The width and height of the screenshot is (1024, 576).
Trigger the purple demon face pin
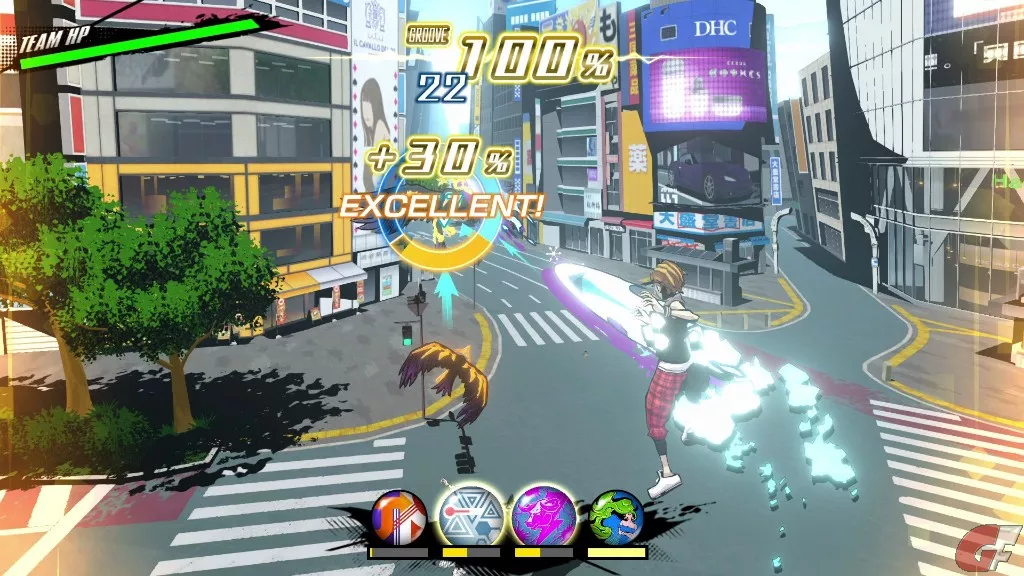[544, 515]
